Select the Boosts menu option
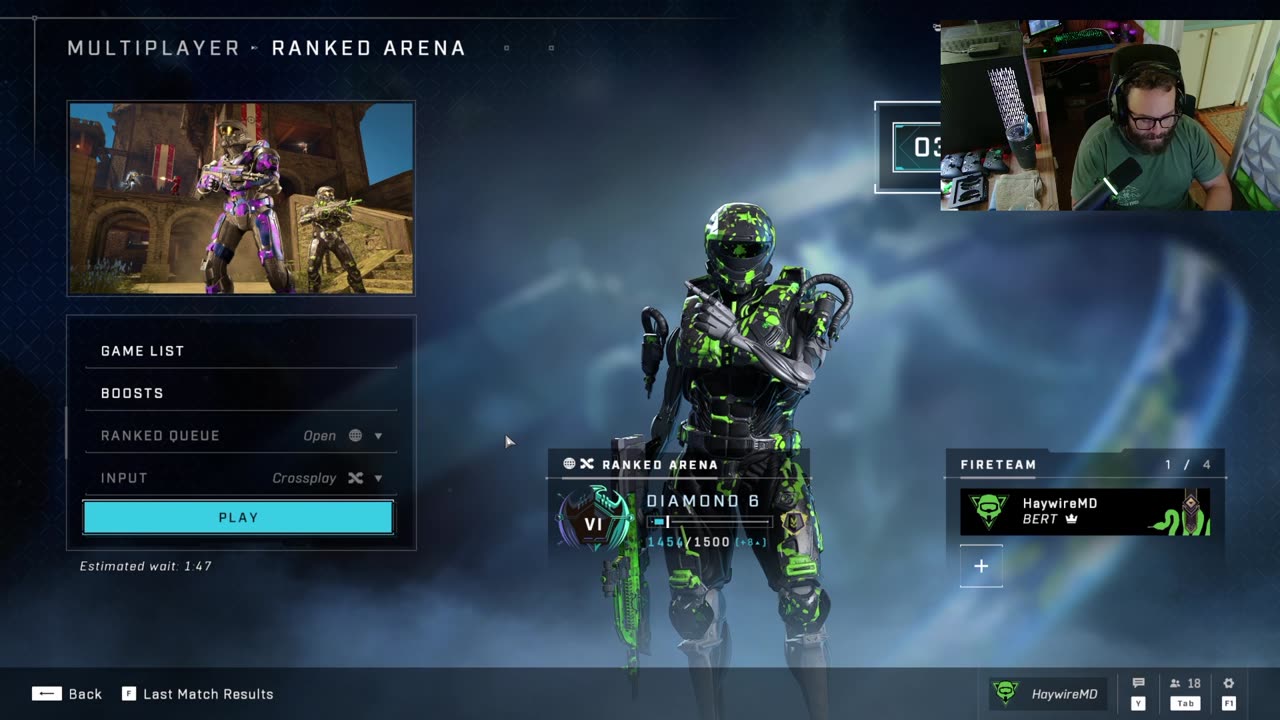 point(240,393)
